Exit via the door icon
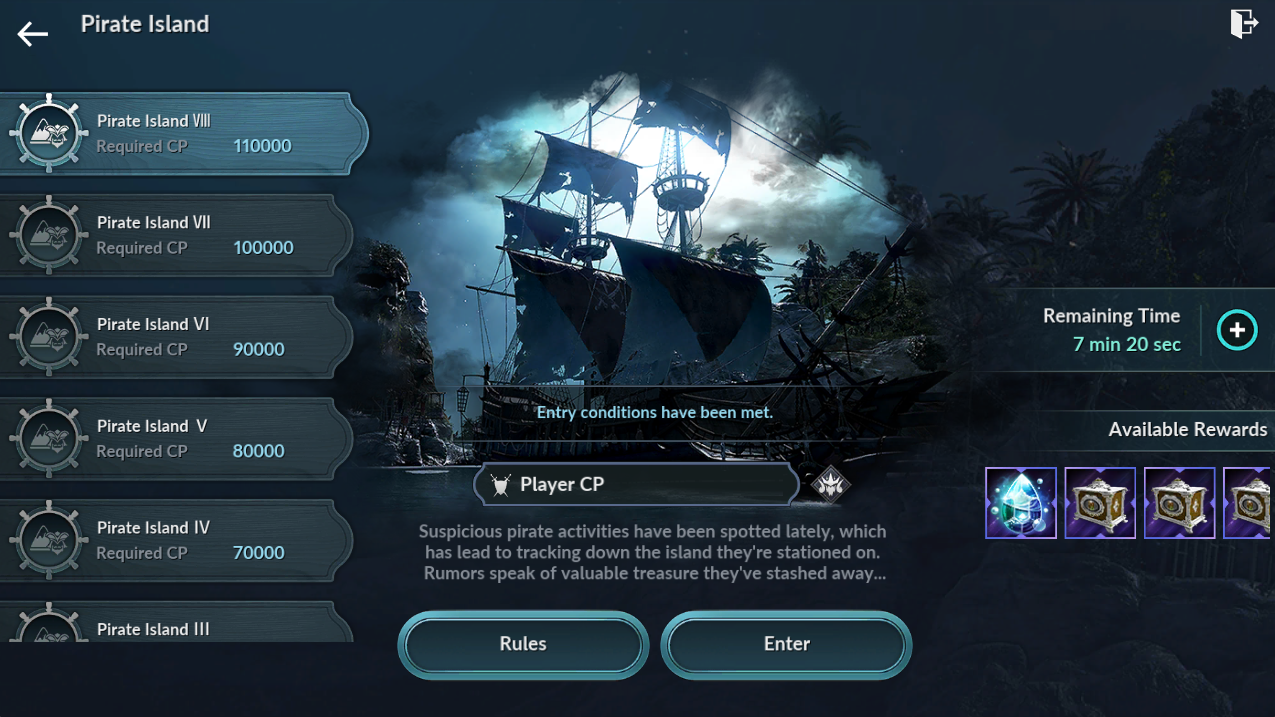The width and height of the screenshot is (1275, 717). 1243,24
